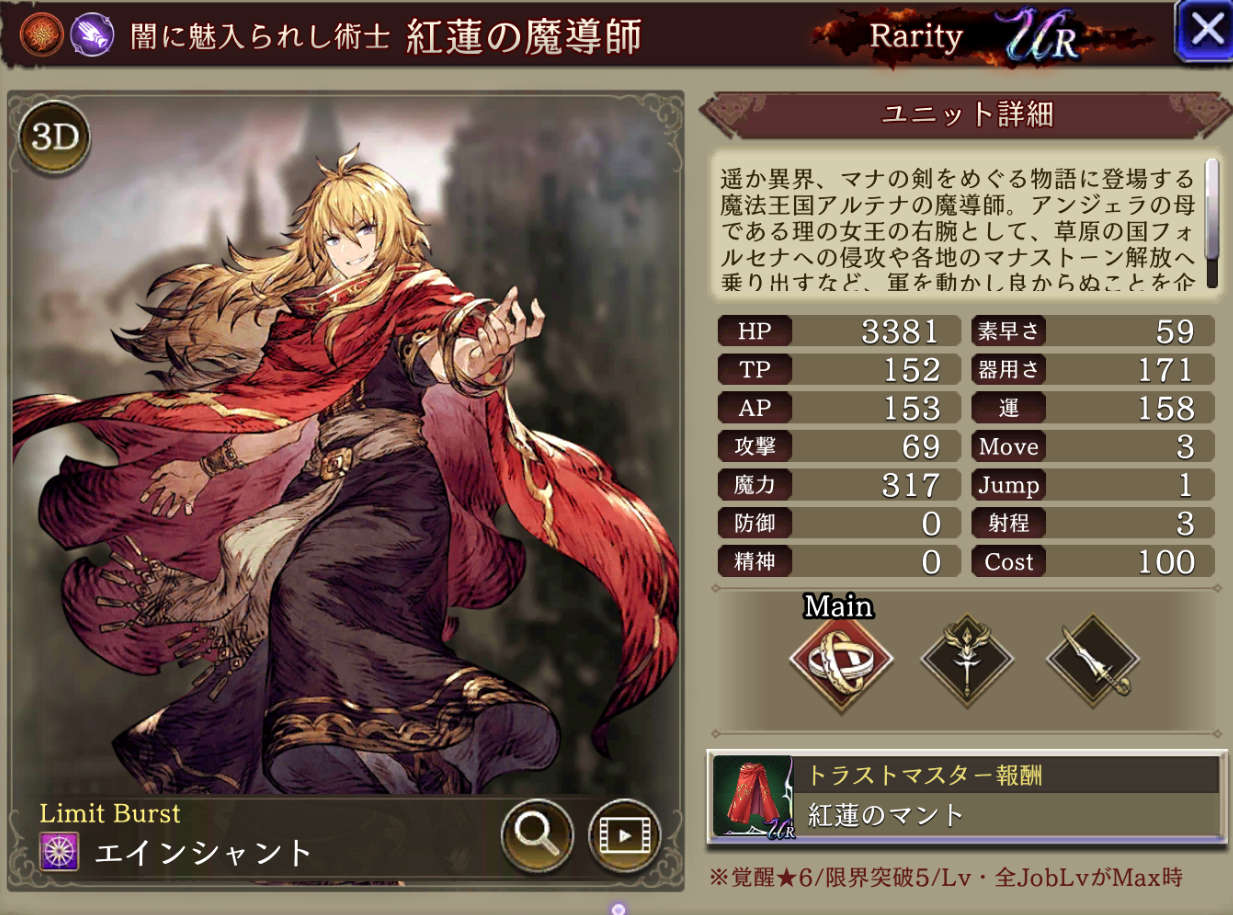Select the Main ring job icon
The width and height of the screenshot is (1233, 915).
[x=841, y=661]
